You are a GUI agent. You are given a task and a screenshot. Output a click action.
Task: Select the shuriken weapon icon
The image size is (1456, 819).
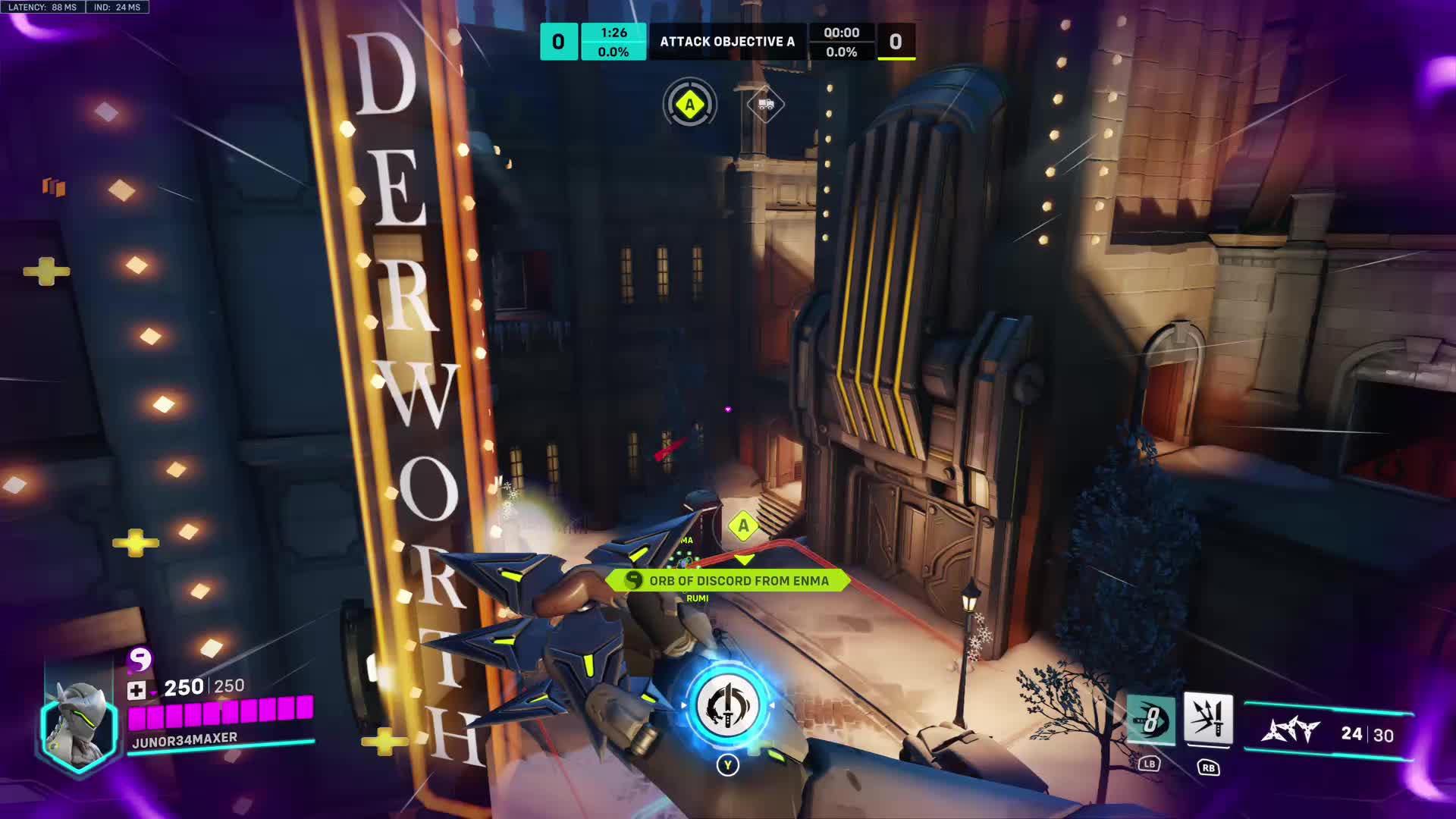click(x=1290, y=732)
